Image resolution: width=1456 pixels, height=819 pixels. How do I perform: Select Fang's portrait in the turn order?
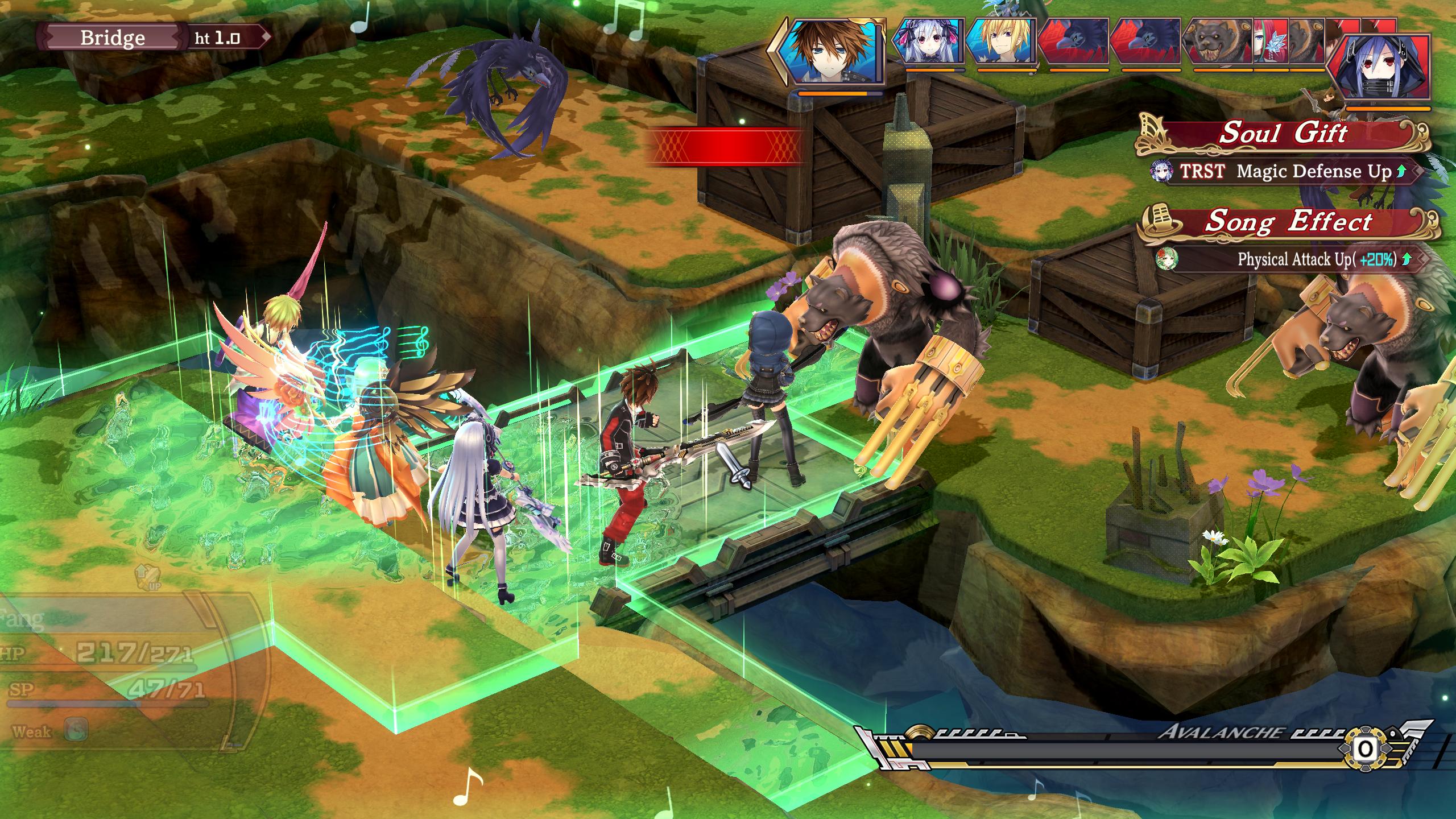tap(832, 51)
